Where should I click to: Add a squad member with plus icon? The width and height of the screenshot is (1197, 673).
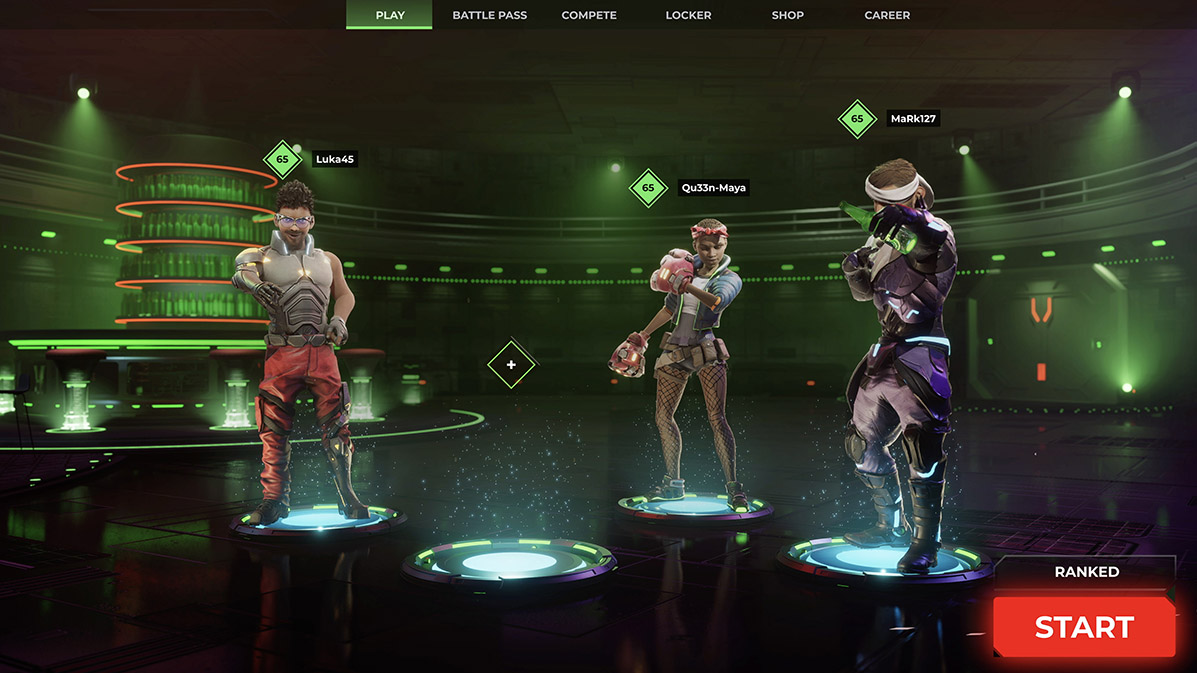[x=511, y=365]
